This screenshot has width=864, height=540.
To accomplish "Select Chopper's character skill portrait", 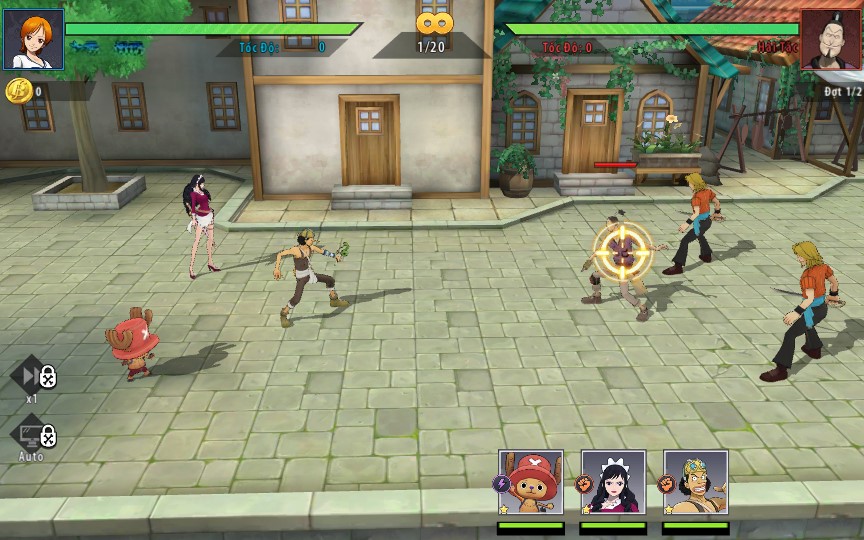I will point(531,483).
